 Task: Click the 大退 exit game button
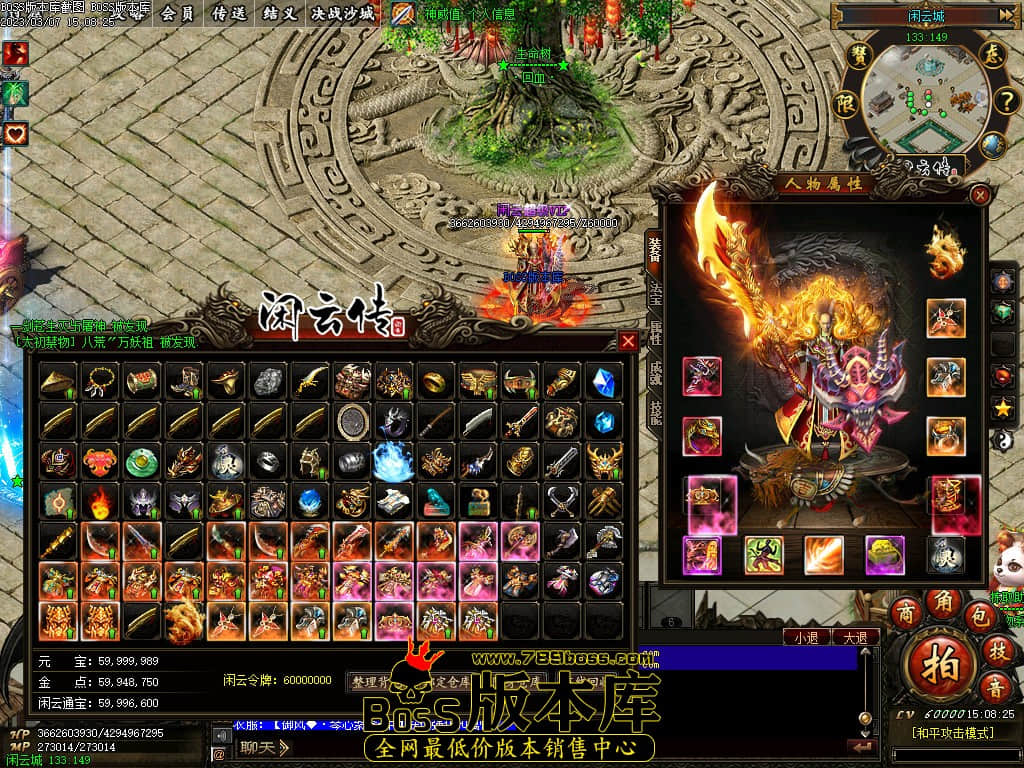855,637
